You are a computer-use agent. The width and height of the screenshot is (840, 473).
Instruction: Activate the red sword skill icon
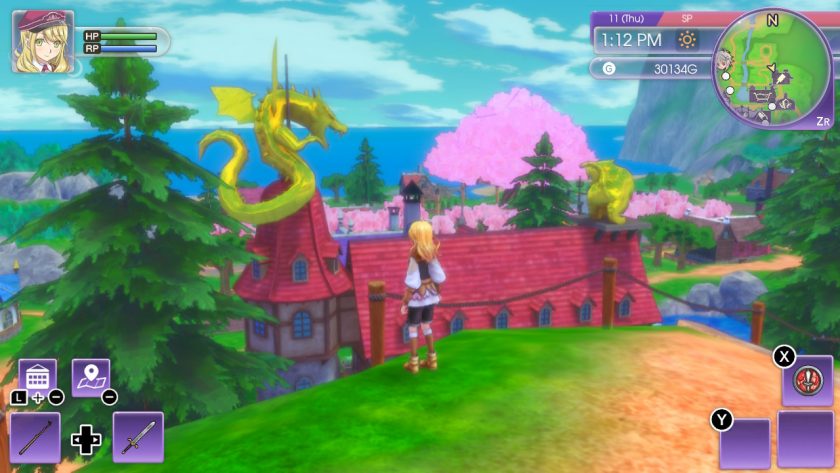pyautogui.click(x=806, y=380)
